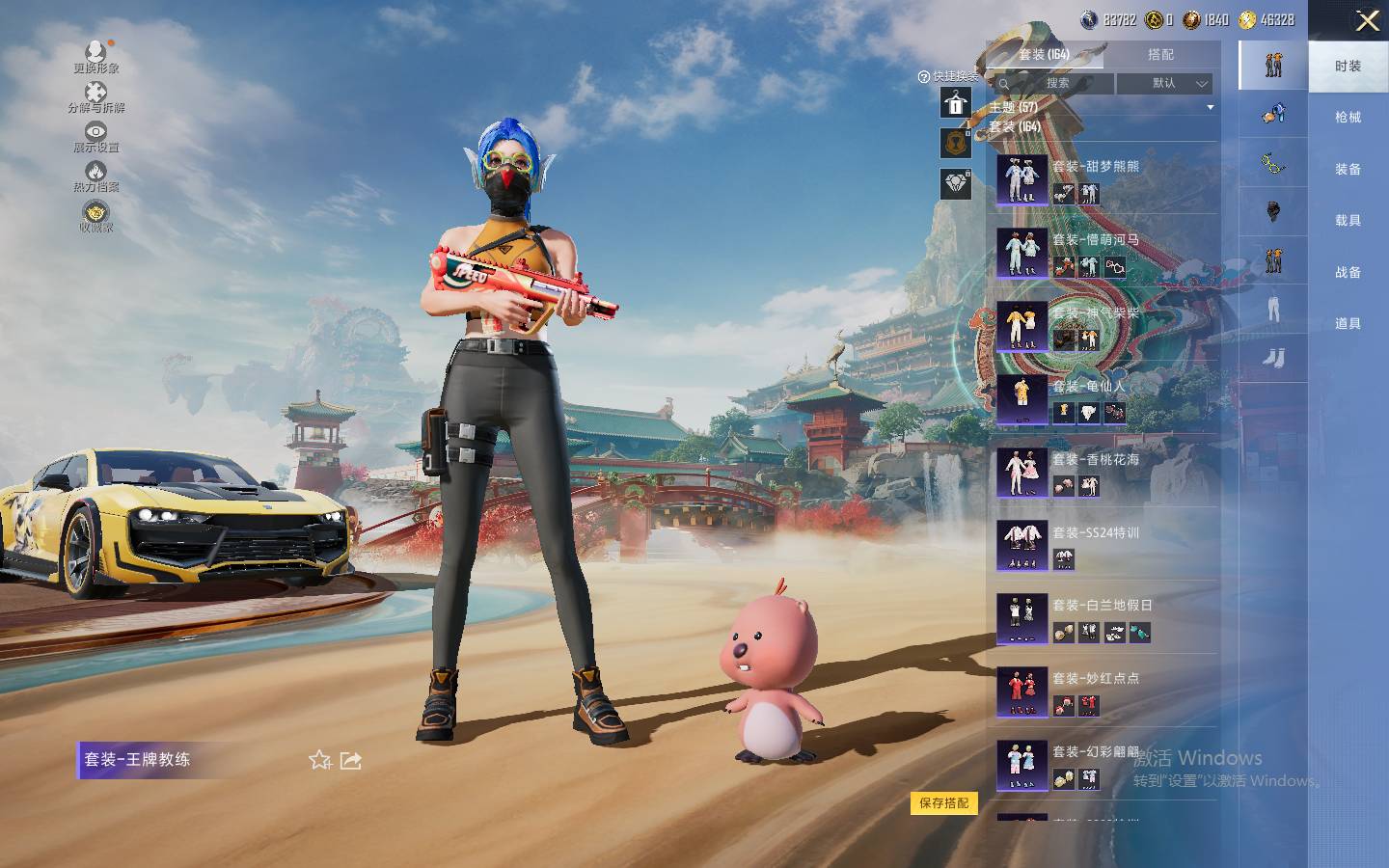The height and width of the screenshot is (868, 1389).
Task: Switch to the 搭配 tab
Action: coord(1160,55)
